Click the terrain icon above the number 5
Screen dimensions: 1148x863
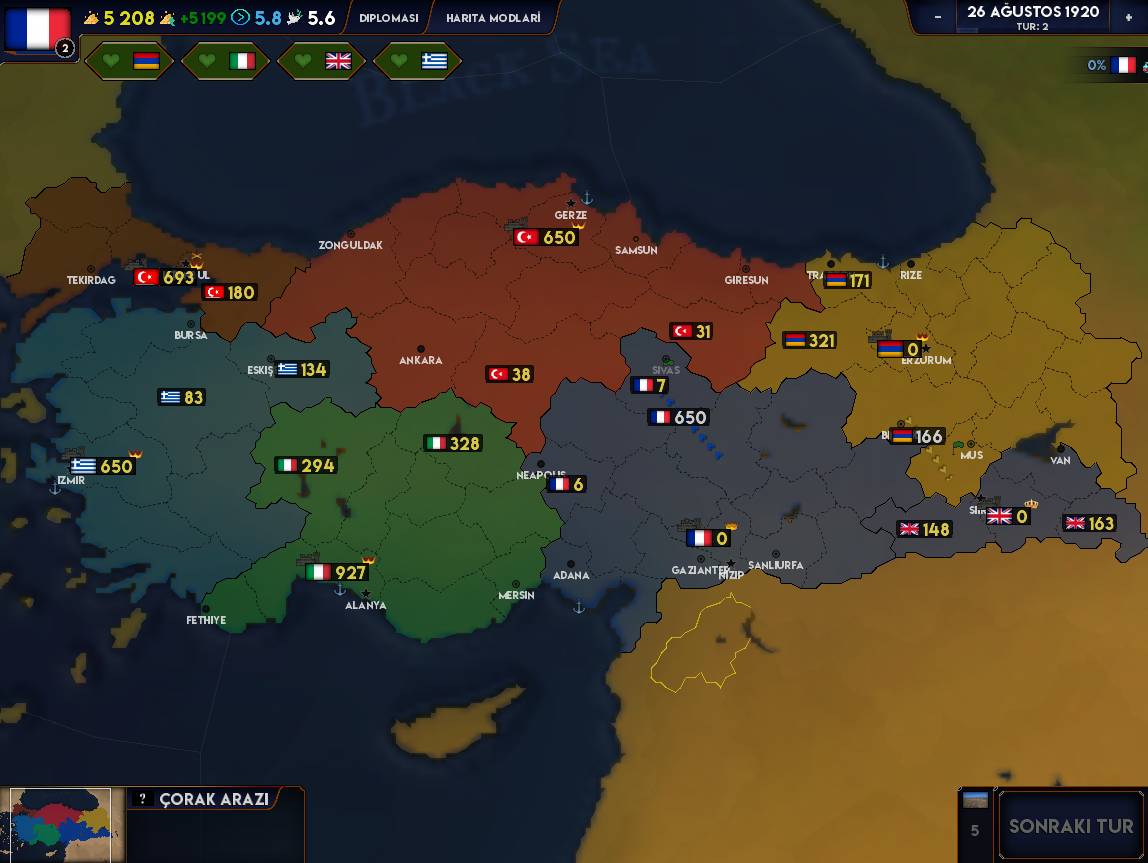[x=974, y=800]
